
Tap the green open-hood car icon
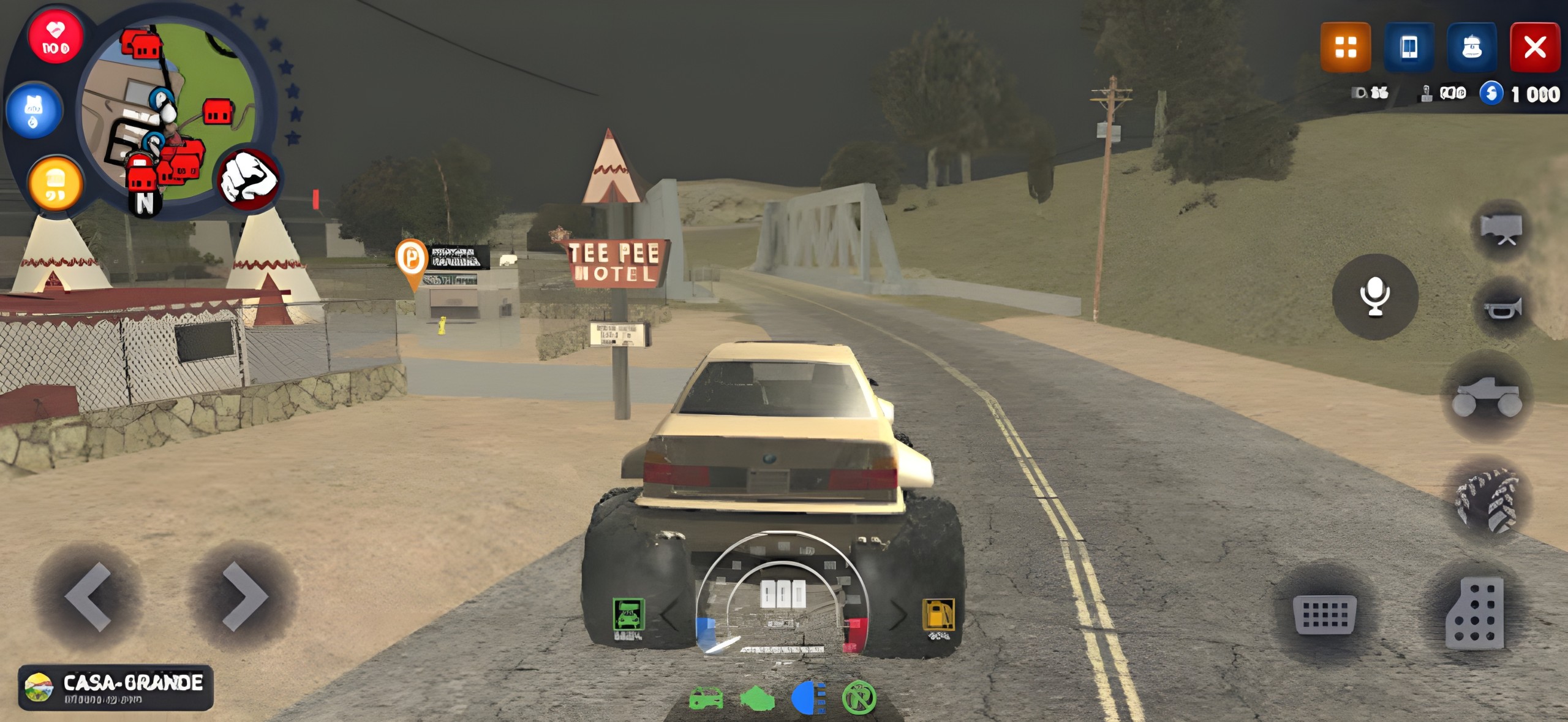(x=628, y=615)
